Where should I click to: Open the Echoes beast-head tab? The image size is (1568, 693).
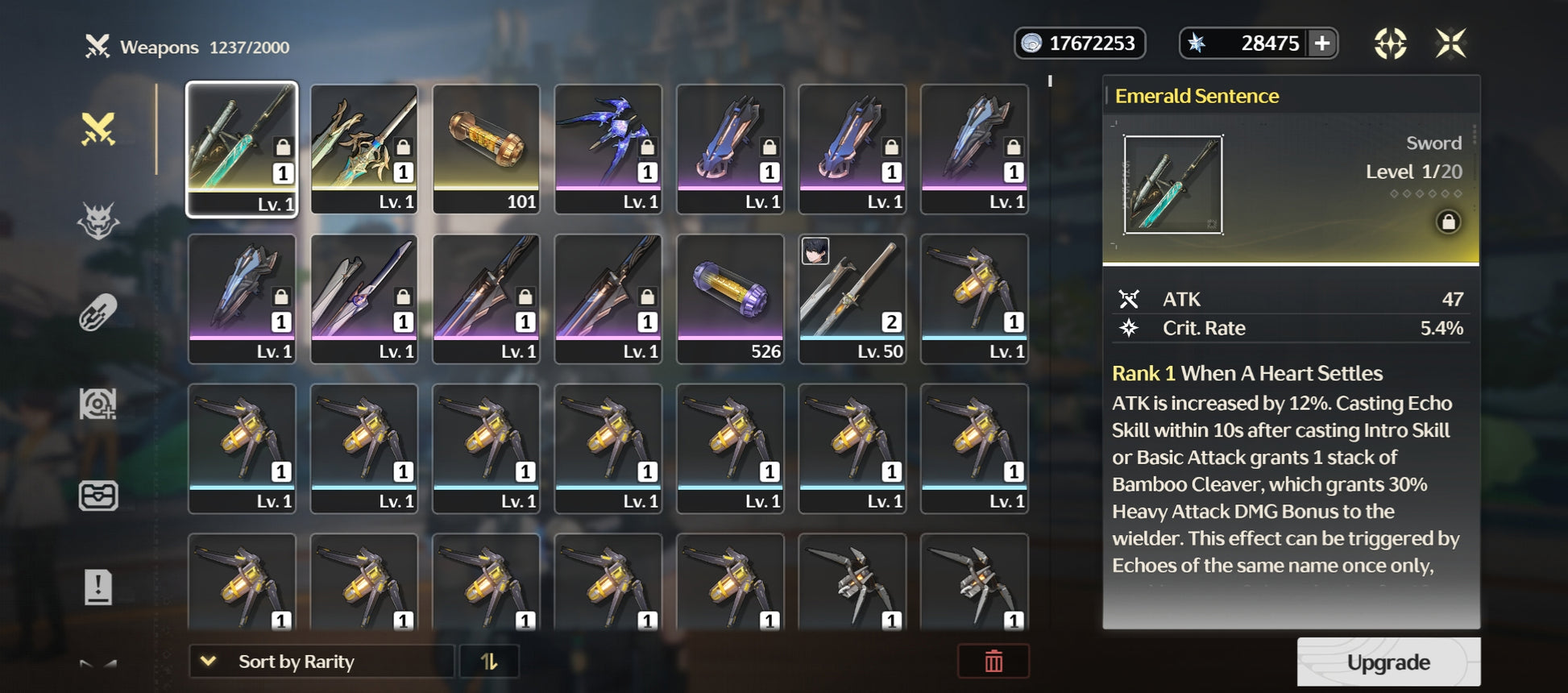(98, 221)
